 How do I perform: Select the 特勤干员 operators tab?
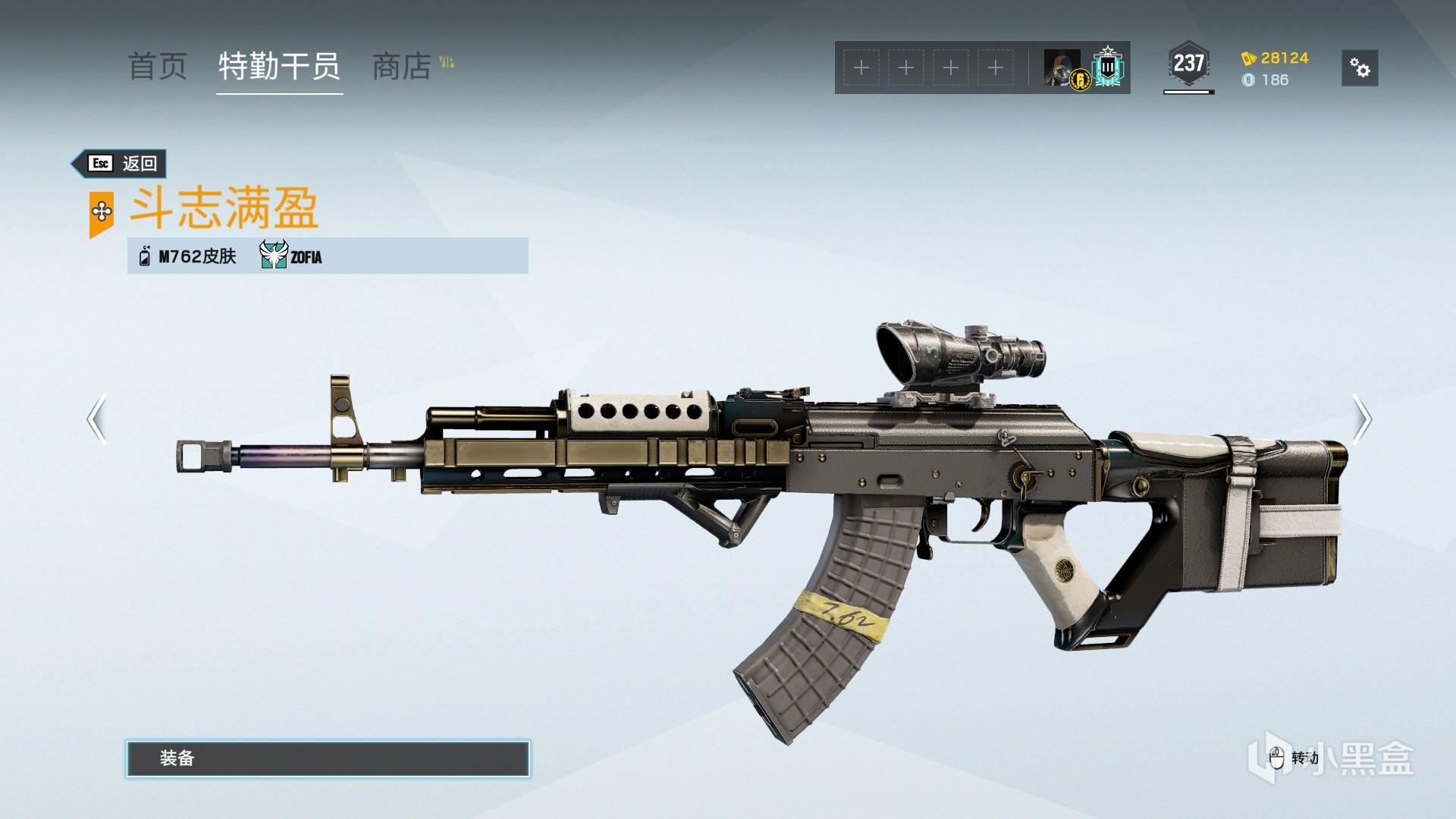[x=279, y=67]
